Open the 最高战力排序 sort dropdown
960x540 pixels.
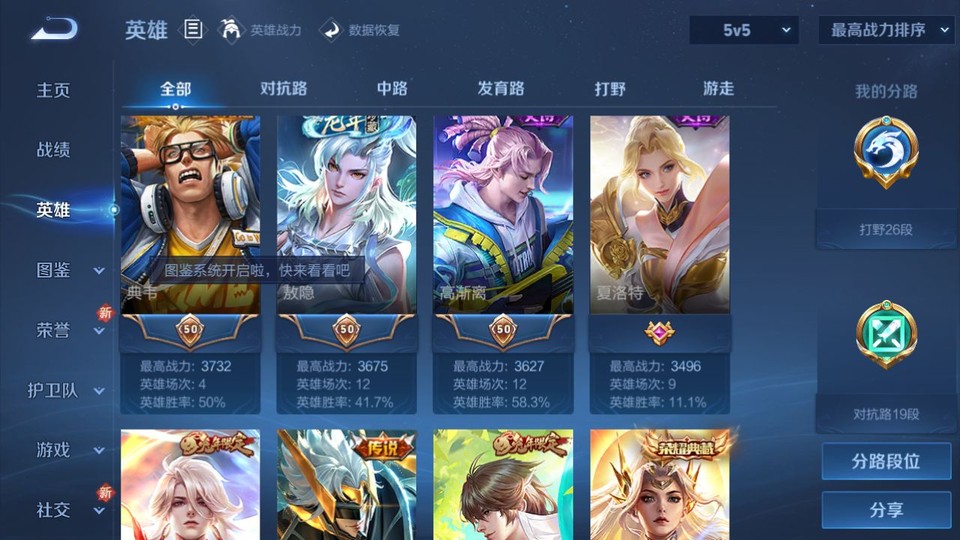point(886,30)
